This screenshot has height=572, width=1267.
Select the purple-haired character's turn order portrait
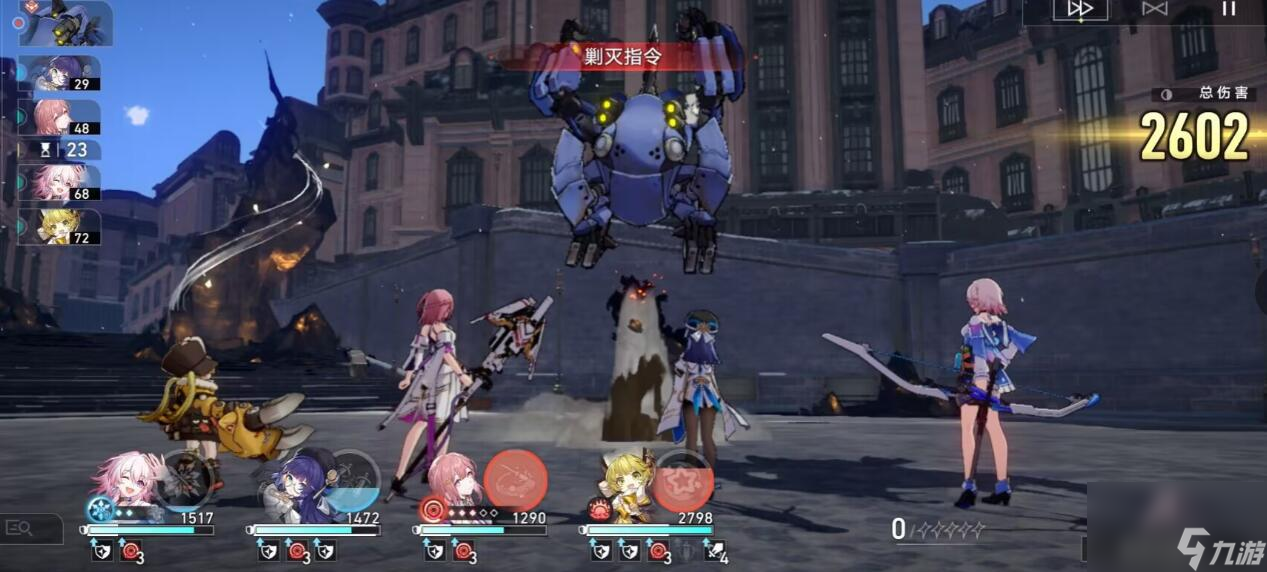(62, 73)
